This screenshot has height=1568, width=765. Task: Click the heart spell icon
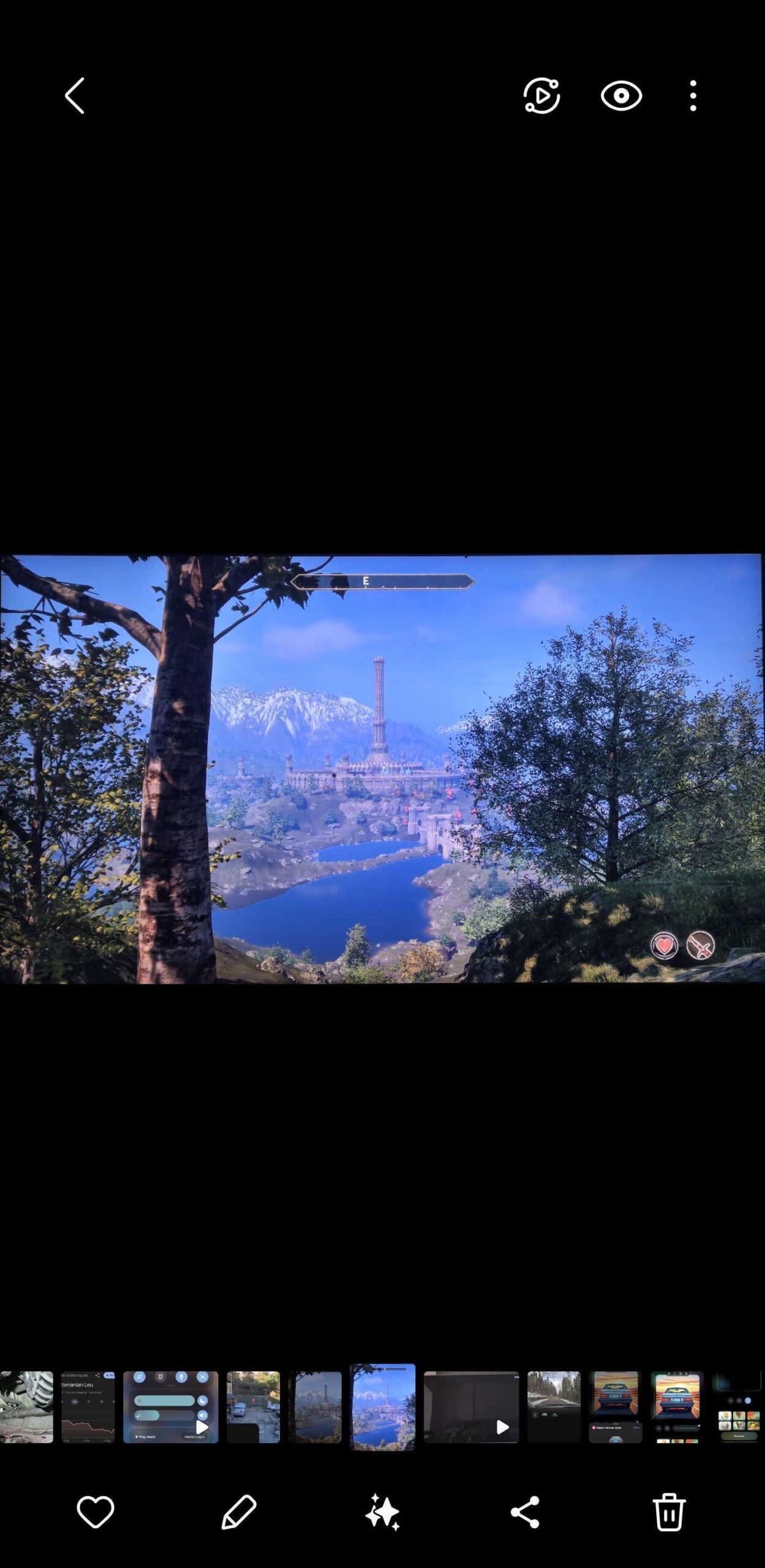663,946
